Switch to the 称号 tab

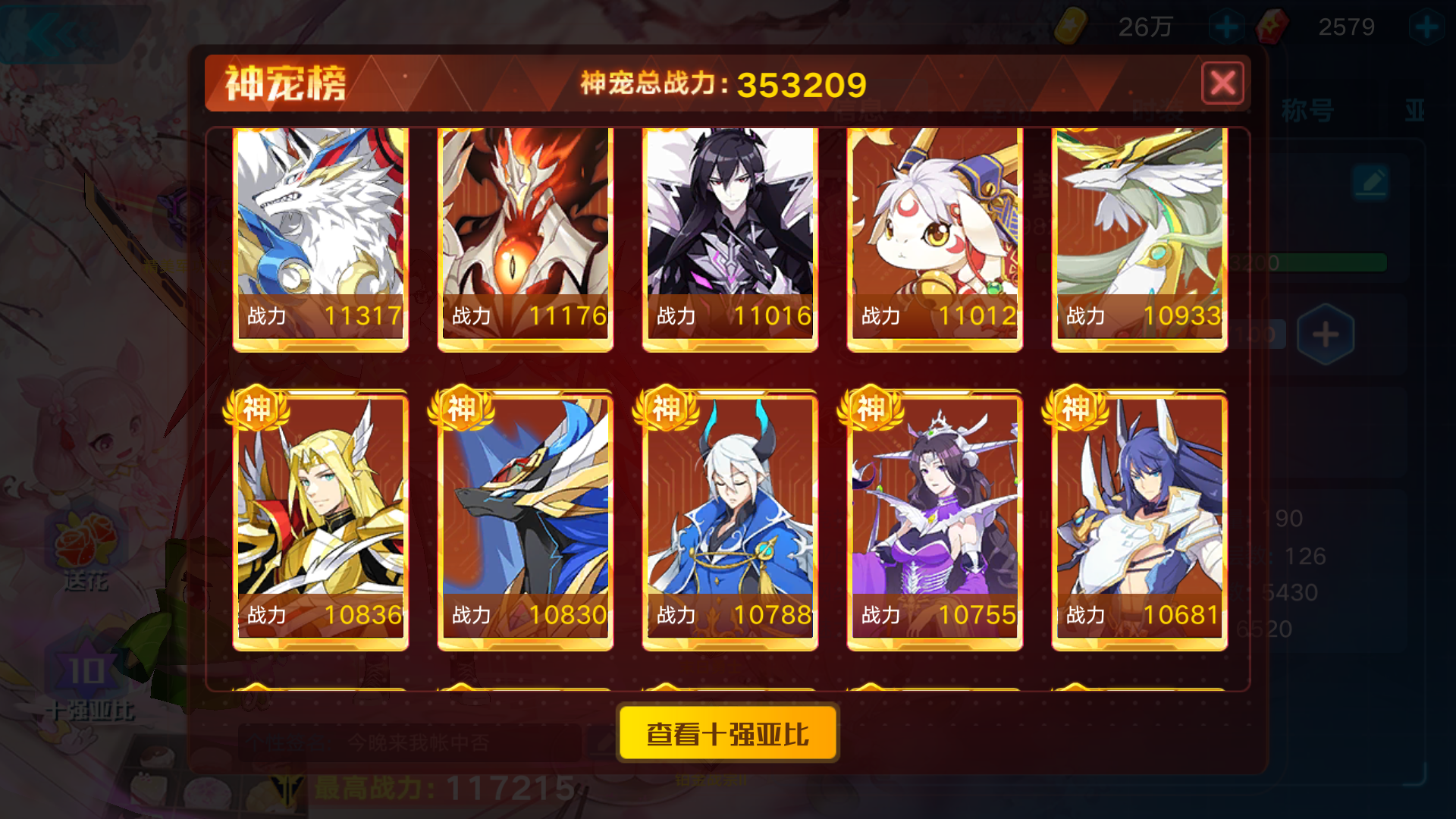coord(1308,109)
